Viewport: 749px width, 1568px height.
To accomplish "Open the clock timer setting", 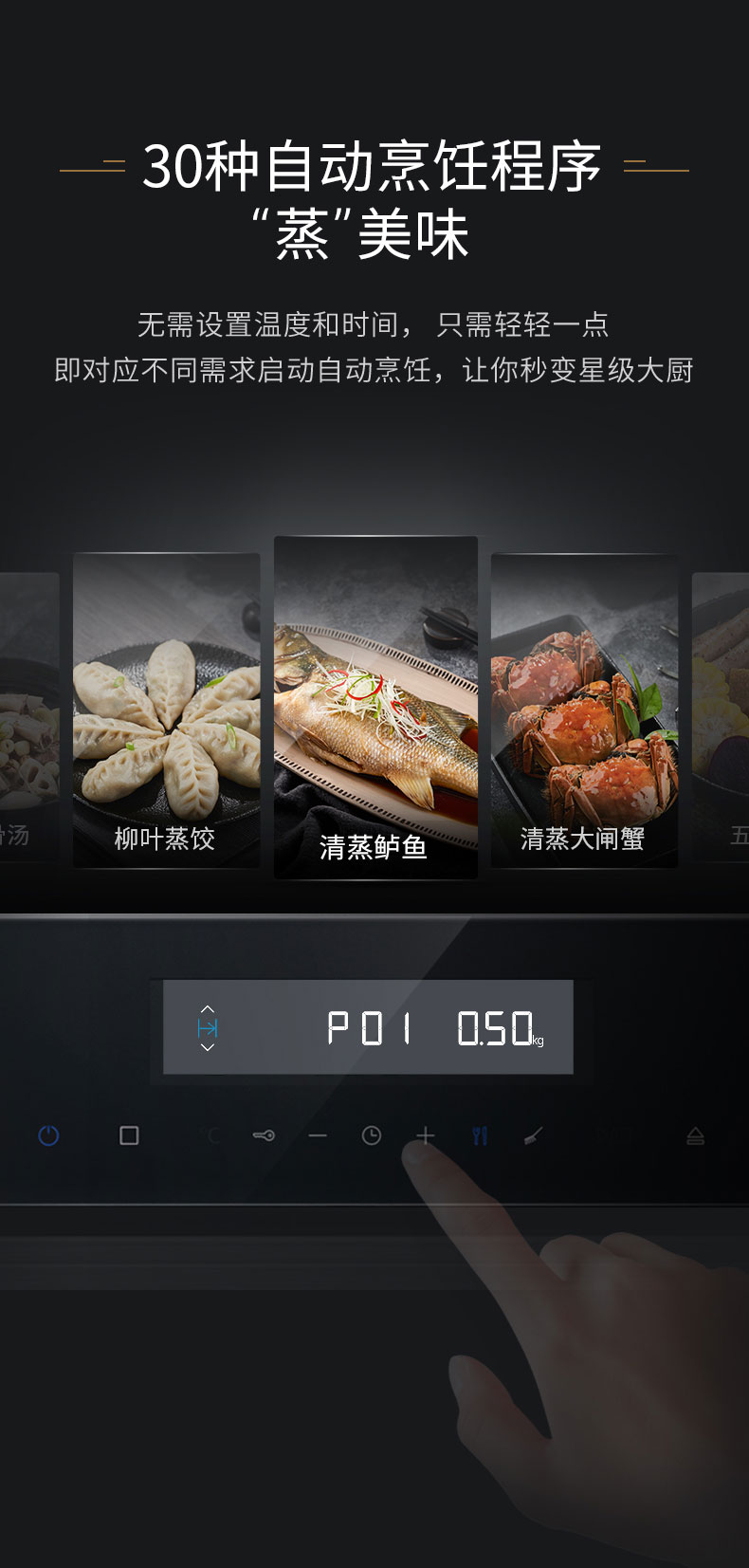I will tap(372, 1135).
